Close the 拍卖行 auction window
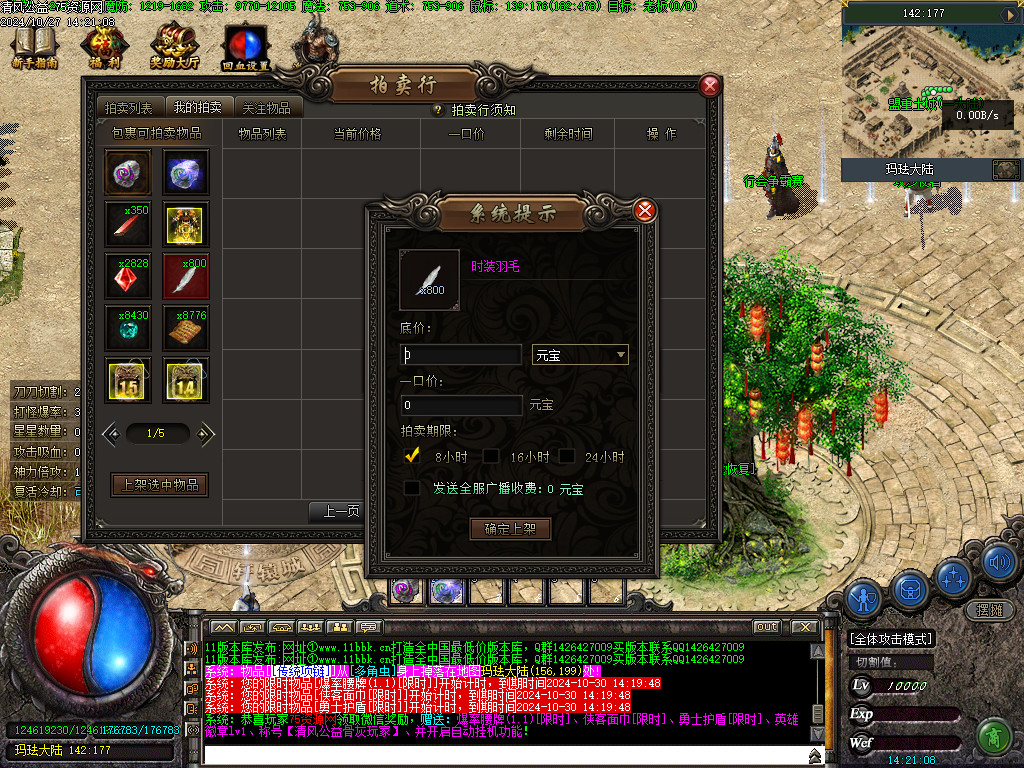 click(x=710, y=86)
